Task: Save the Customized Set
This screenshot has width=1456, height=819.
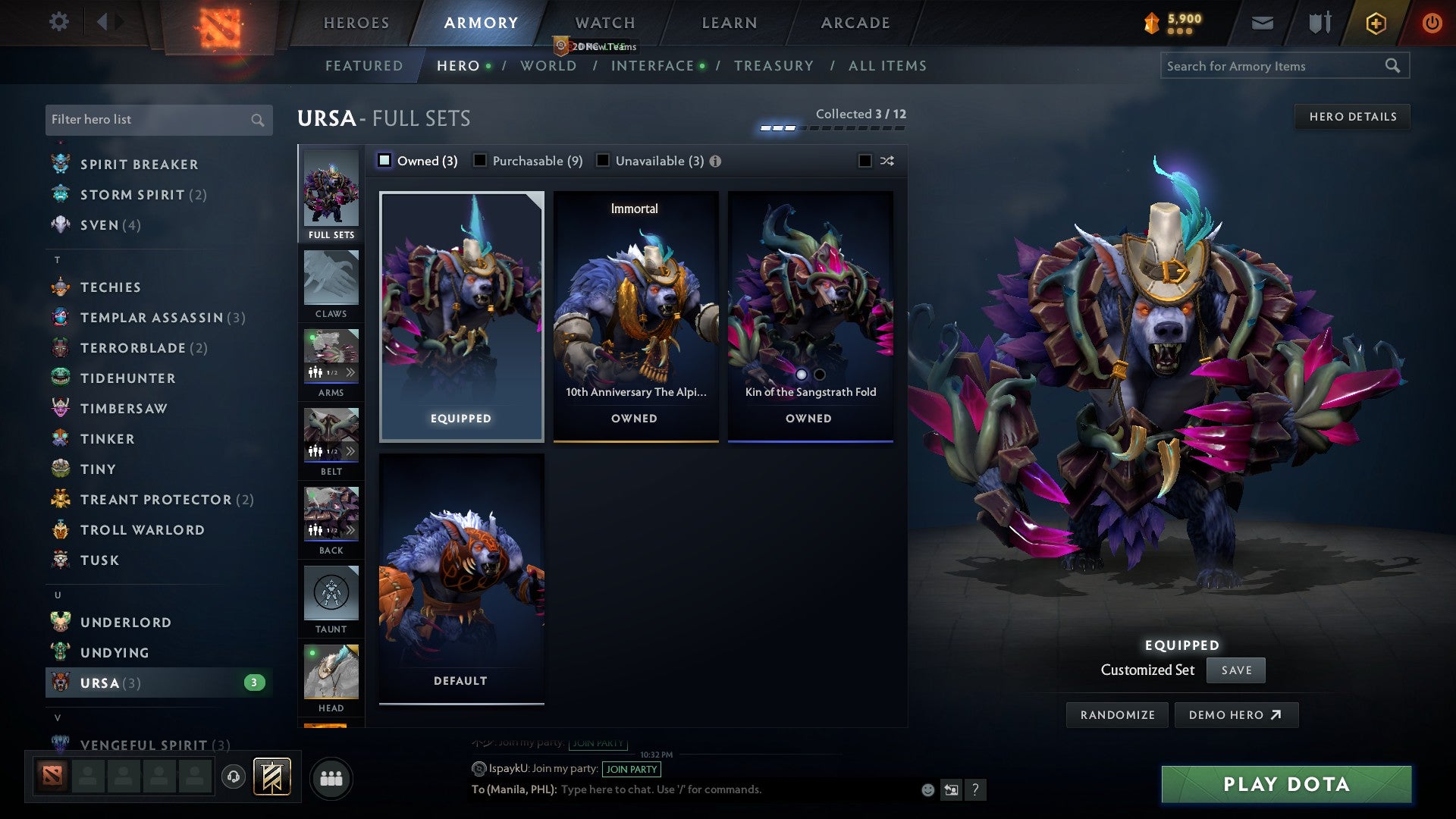Action: point(1235,670)
